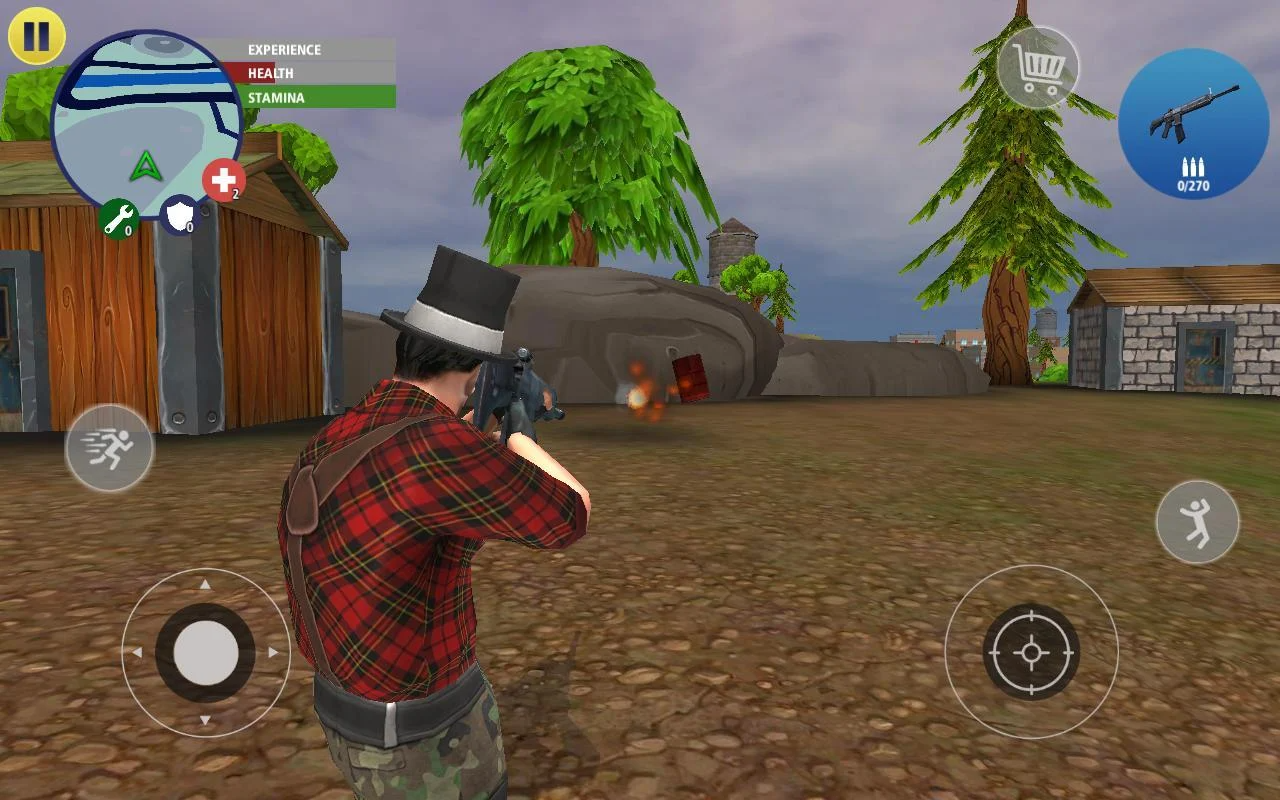Toggle the sprint running button
The image size is (1280, 800).
pyautogui.click(x=110, y=448)
